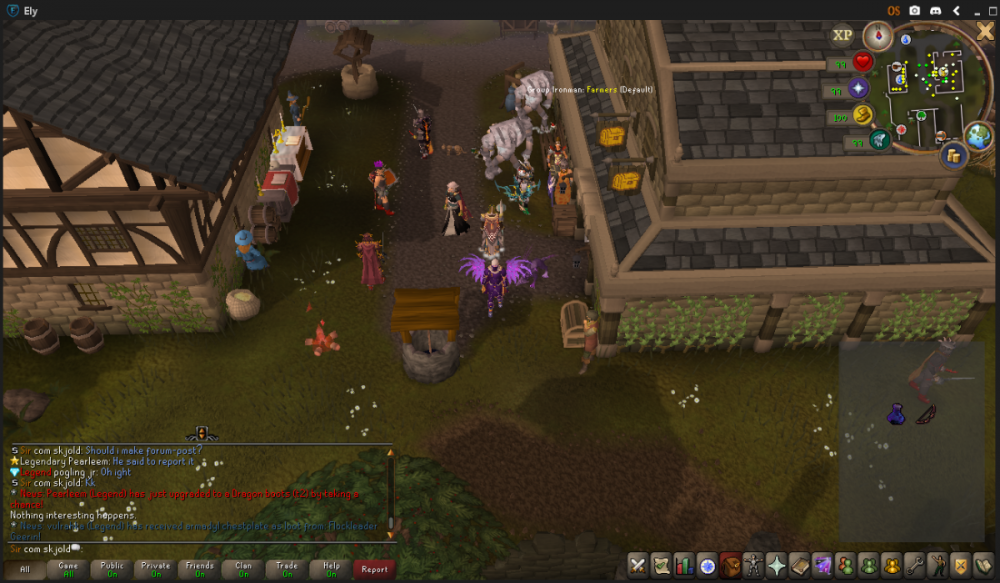Click the red Report button
The height and width of the screenshot is (583, 1000).
point(374,569)
